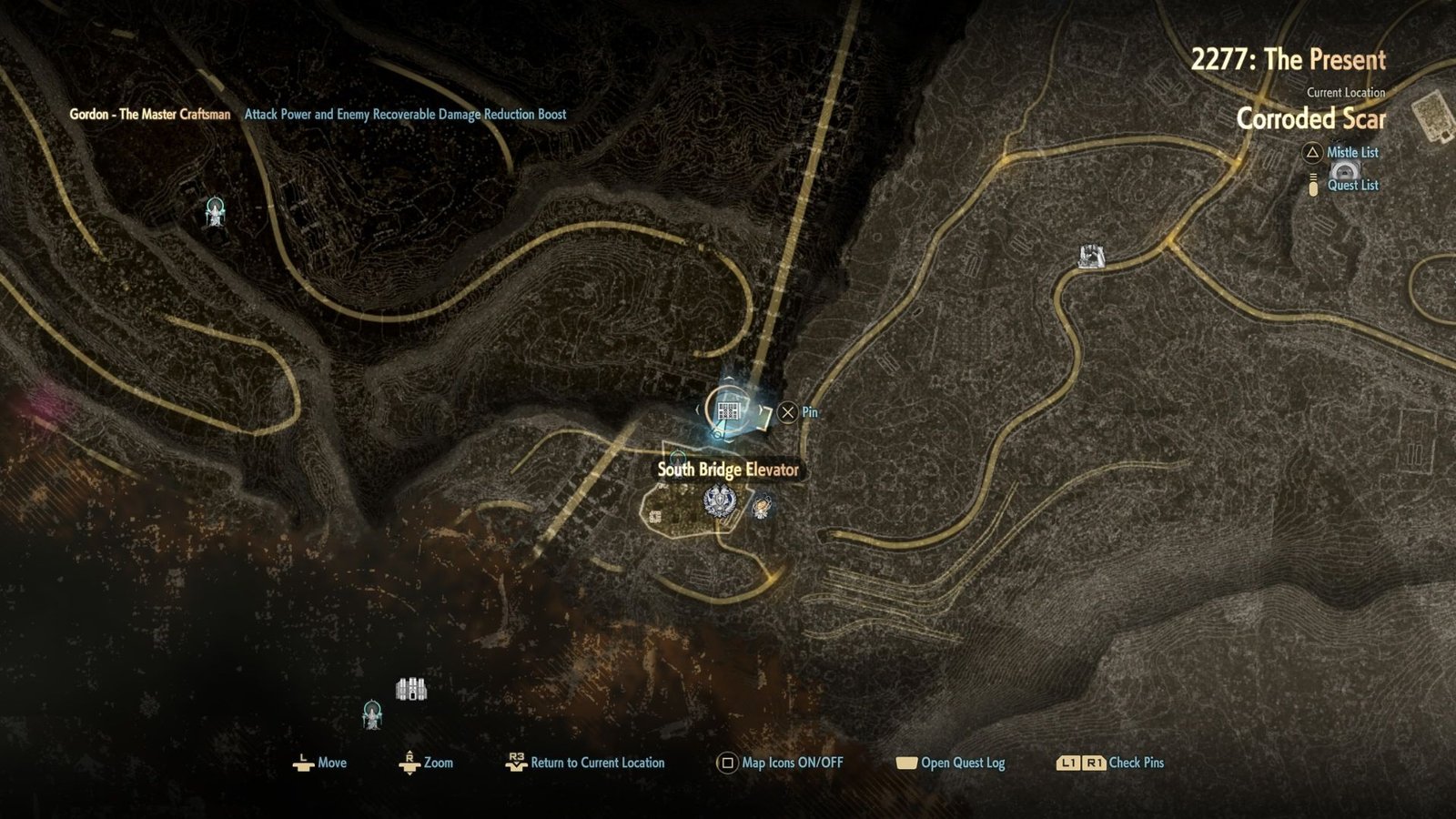The image size is (1456, 819).
Task: Click the right chevron to cycle markers
Action: [x=761, y=409]
